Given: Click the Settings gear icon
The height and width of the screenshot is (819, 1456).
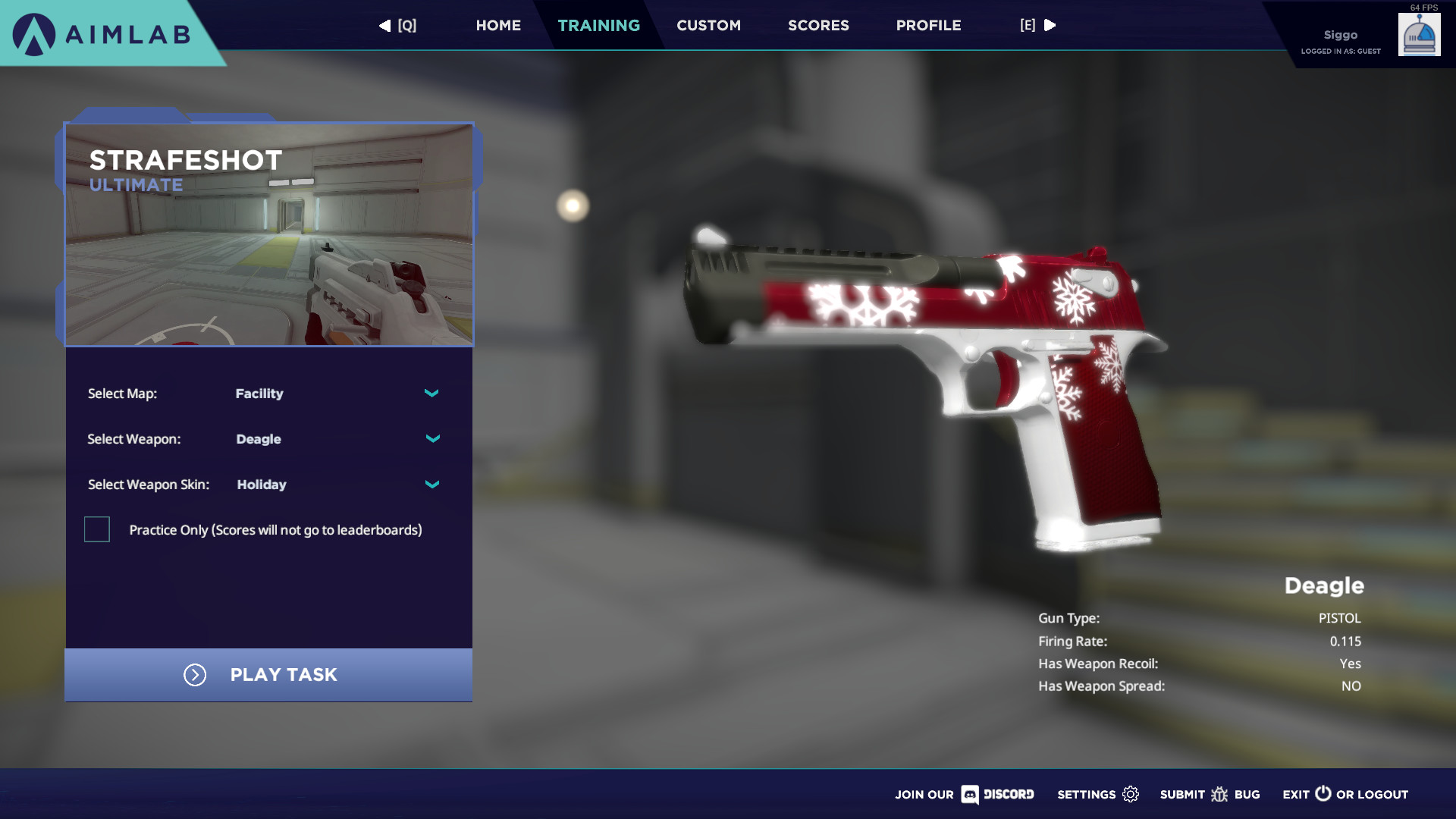Looking at the screenshot, I should [x=1131, y=794].
